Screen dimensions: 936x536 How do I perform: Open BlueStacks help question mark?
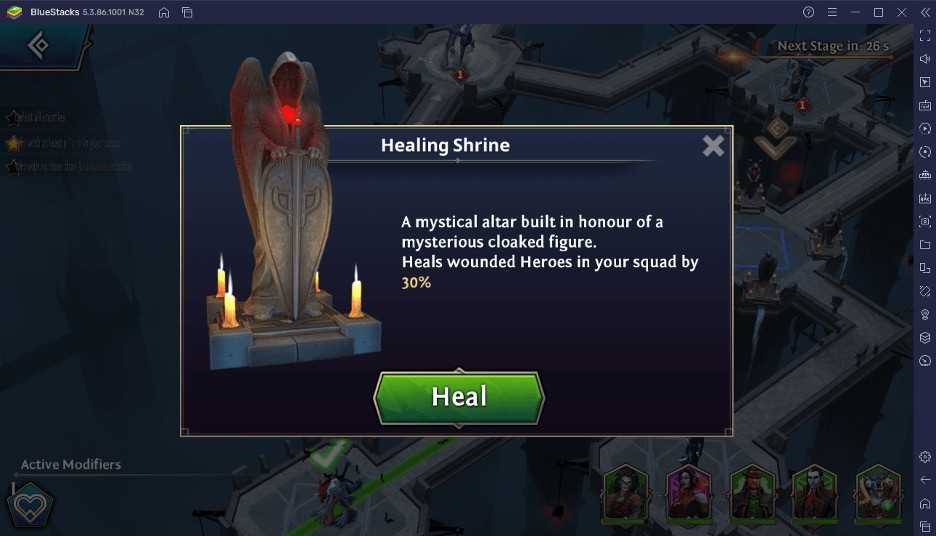(x=808, y=12)
